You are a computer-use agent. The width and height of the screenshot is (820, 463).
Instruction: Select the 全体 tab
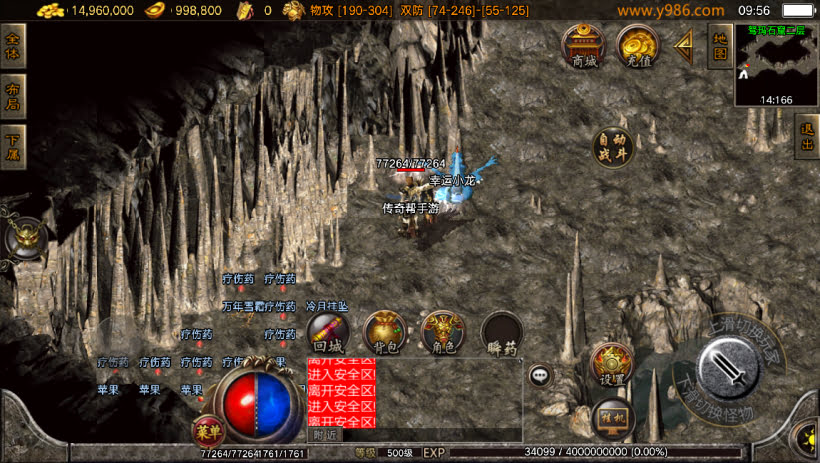13,47
